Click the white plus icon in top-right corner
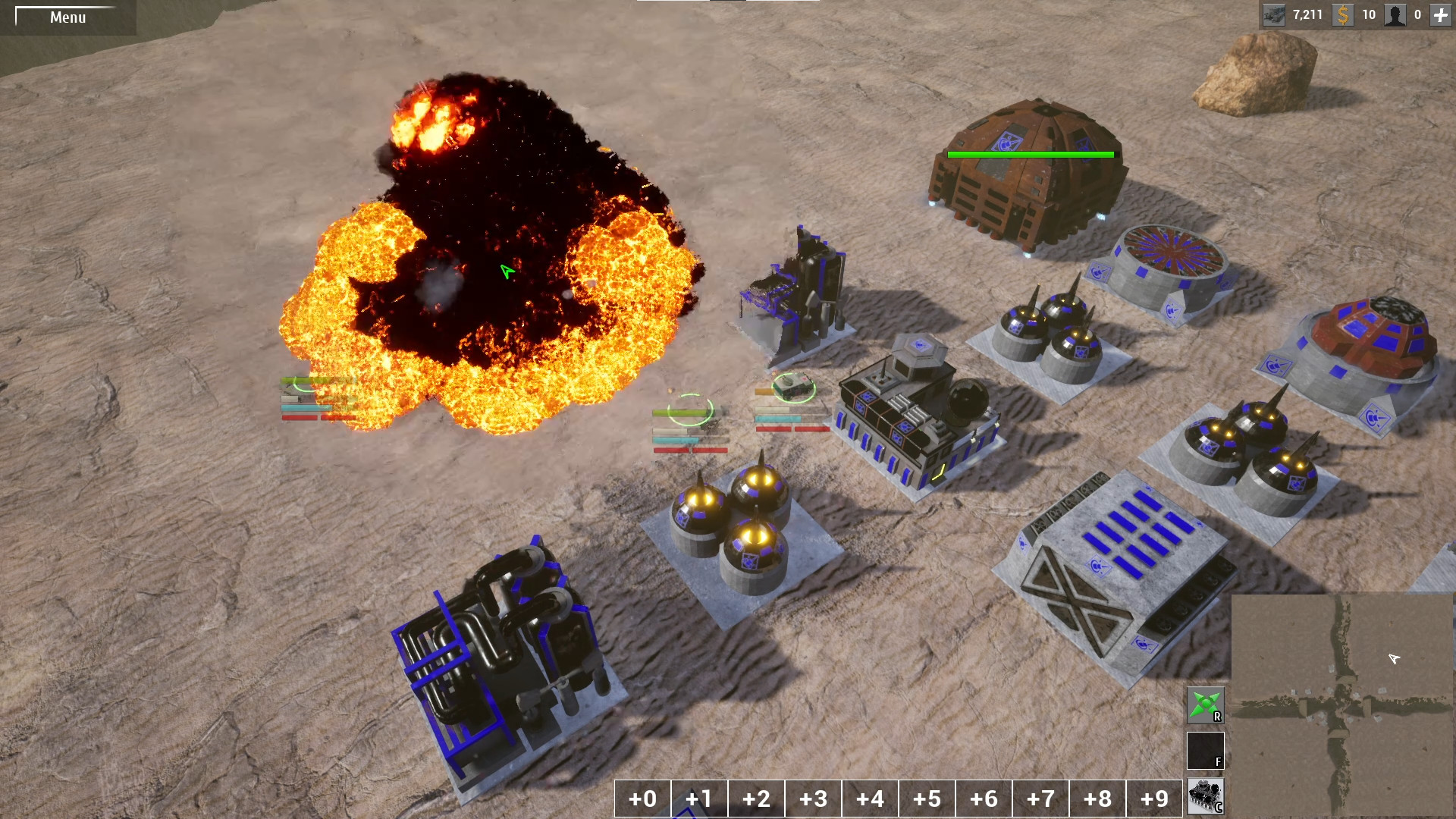Screen dimensions: 1456x819 pos(1442,14)
